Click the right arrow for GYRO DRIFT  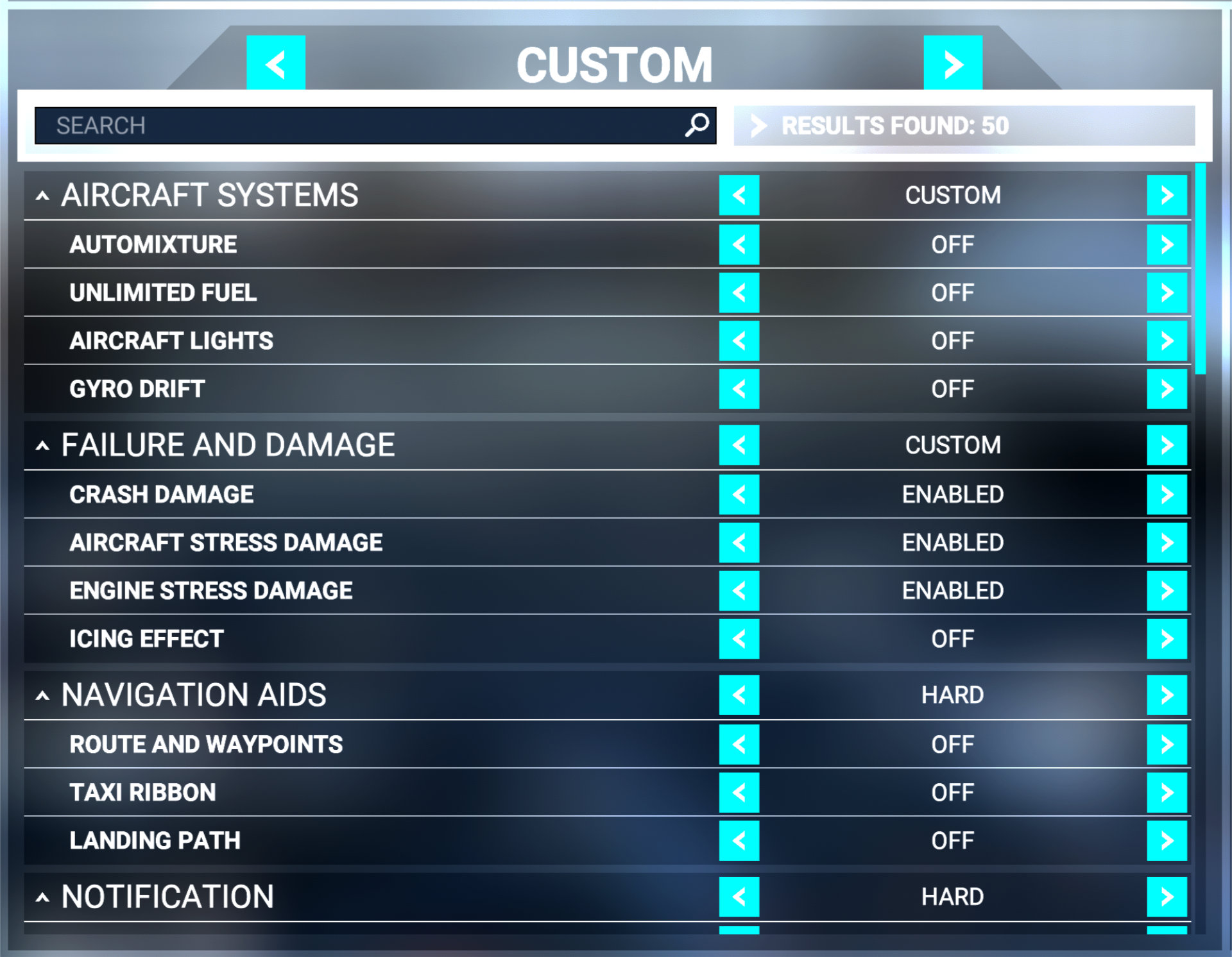pos(1167,389)
